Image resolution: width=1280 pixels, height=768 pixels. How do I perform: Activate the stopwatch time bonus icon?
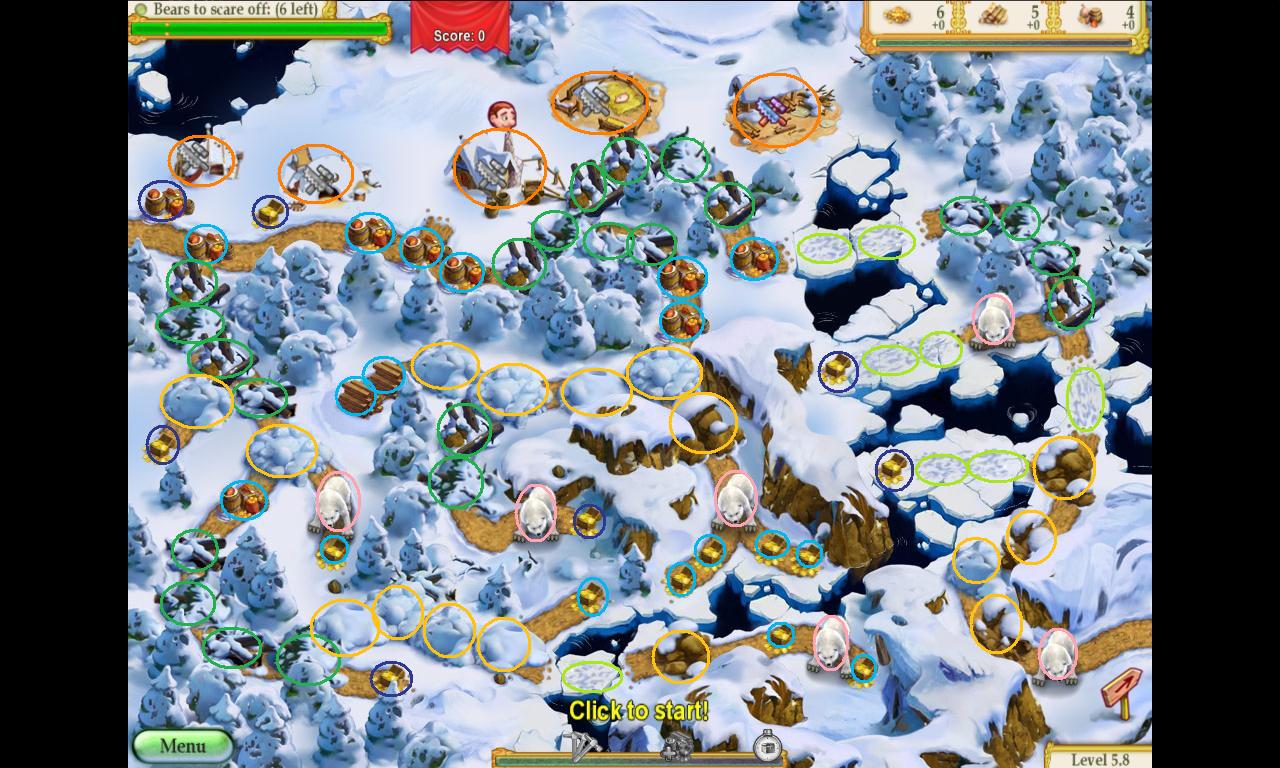tap(767, 745)
